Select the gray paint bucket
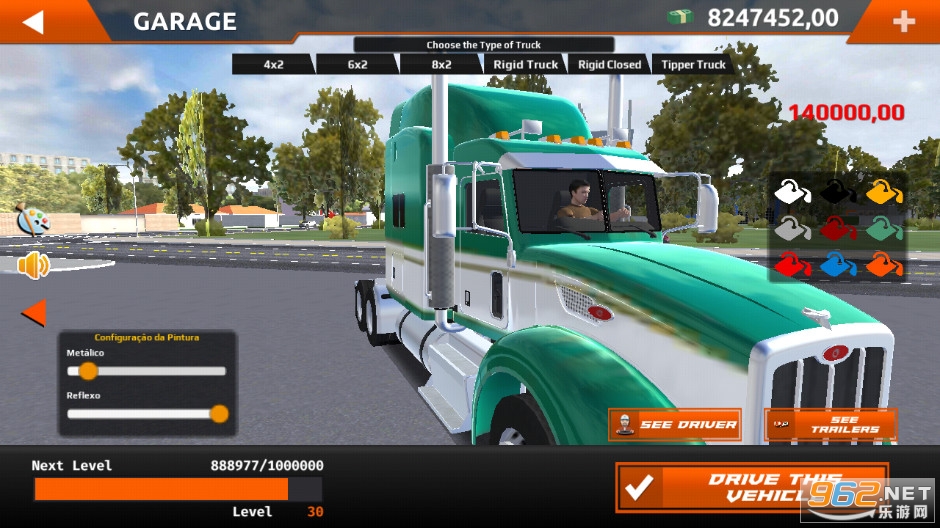The width and height of the screenshot is (940, 528). click(792, 228)
